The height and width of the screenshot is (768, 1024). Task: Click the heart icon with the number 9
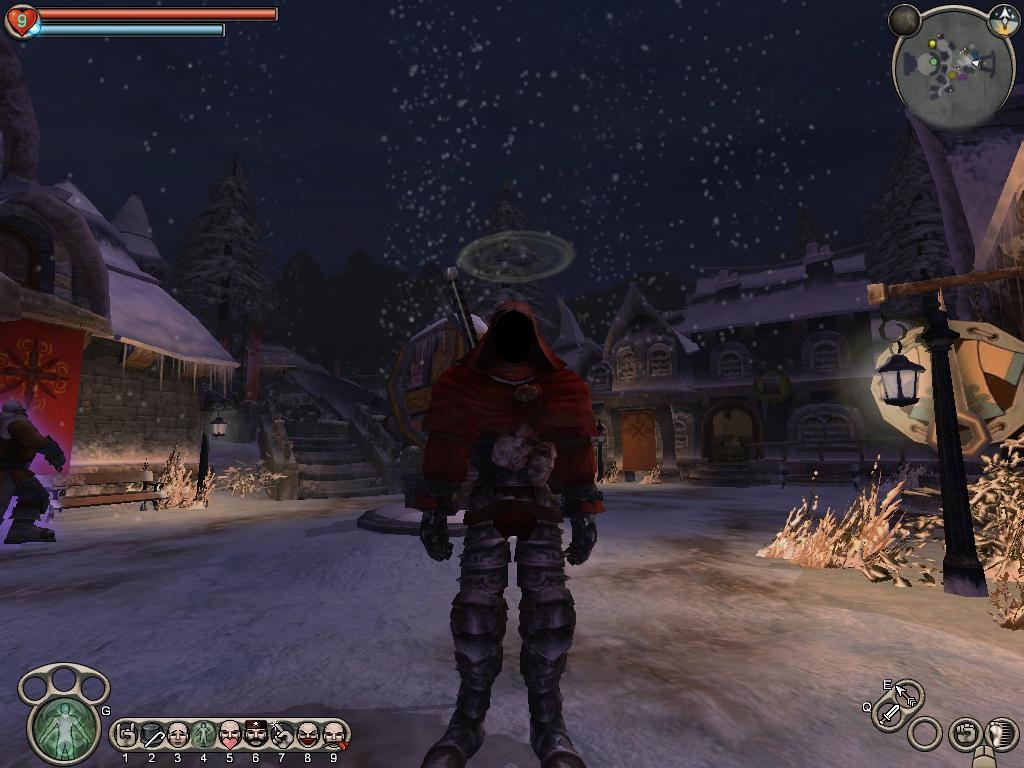tap(21, 20)
